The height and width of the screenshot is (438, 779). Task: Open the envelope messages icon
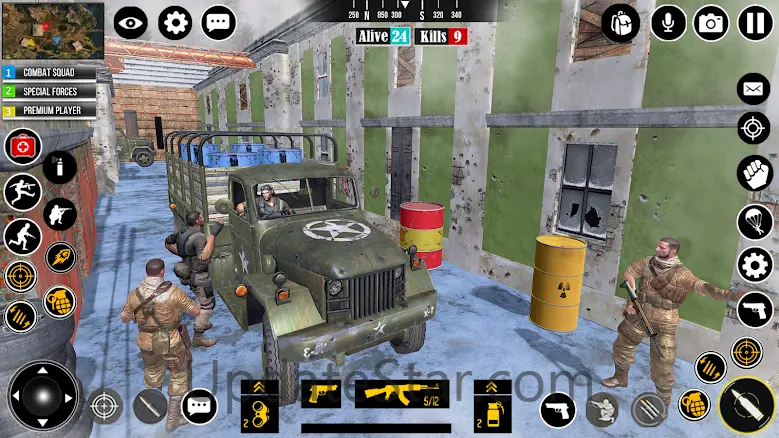pyautogui.click(x=754, y=89)
